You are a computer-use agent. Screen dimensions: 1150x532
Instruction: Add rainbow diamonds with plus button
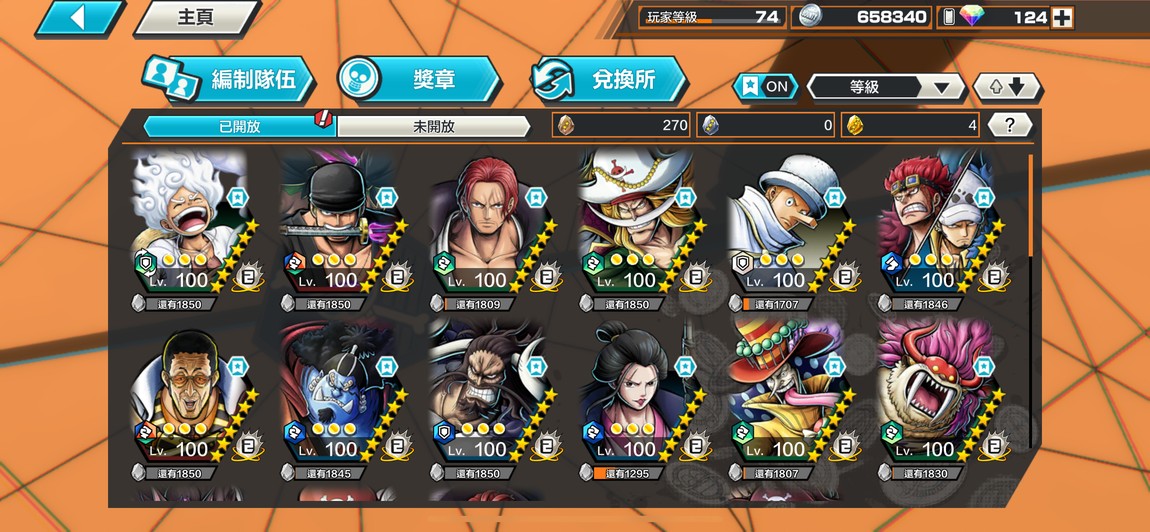click(1063, 17)
